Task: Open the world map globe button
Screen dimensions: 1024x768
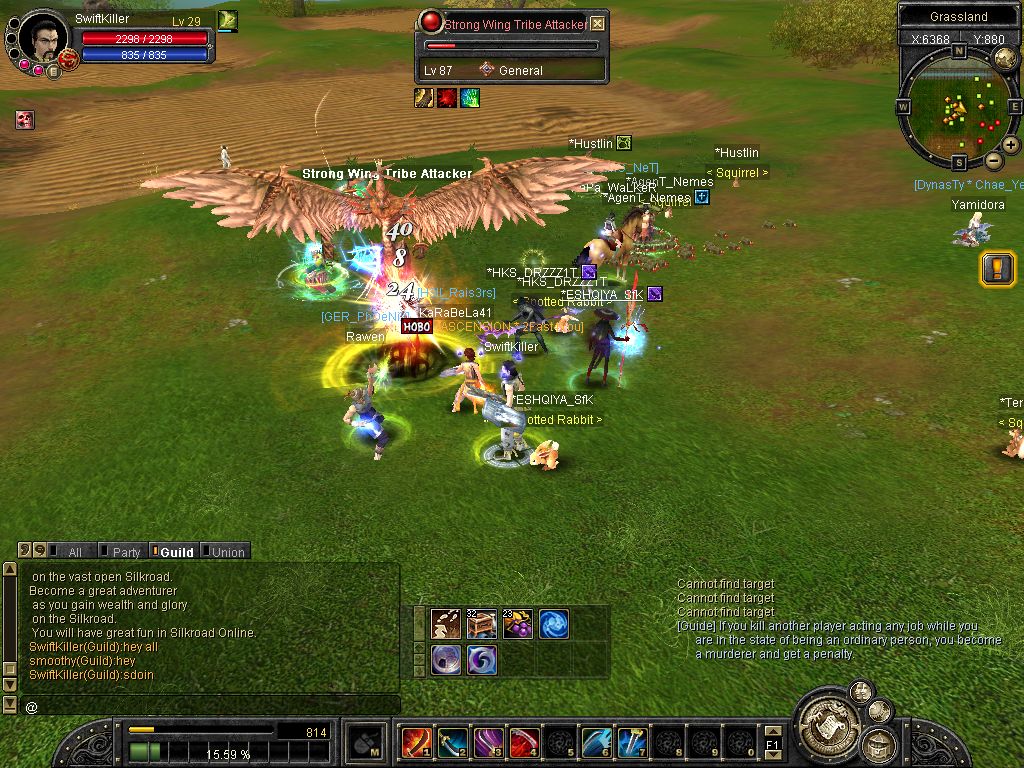Action: coord(1005,58)
